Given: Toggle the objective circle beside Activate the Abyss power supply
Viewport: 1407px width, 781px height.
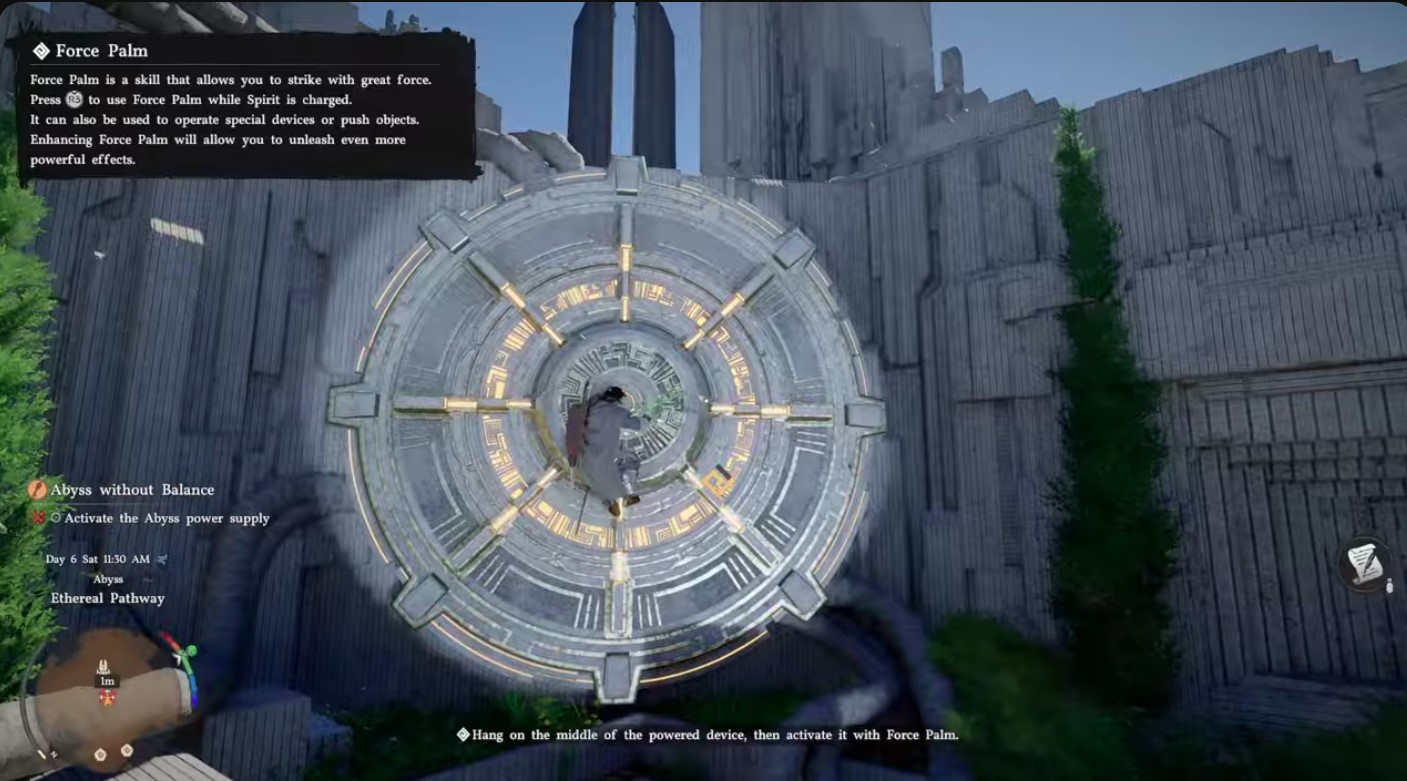Looking at the screenshot, I should tap(56, 518).
